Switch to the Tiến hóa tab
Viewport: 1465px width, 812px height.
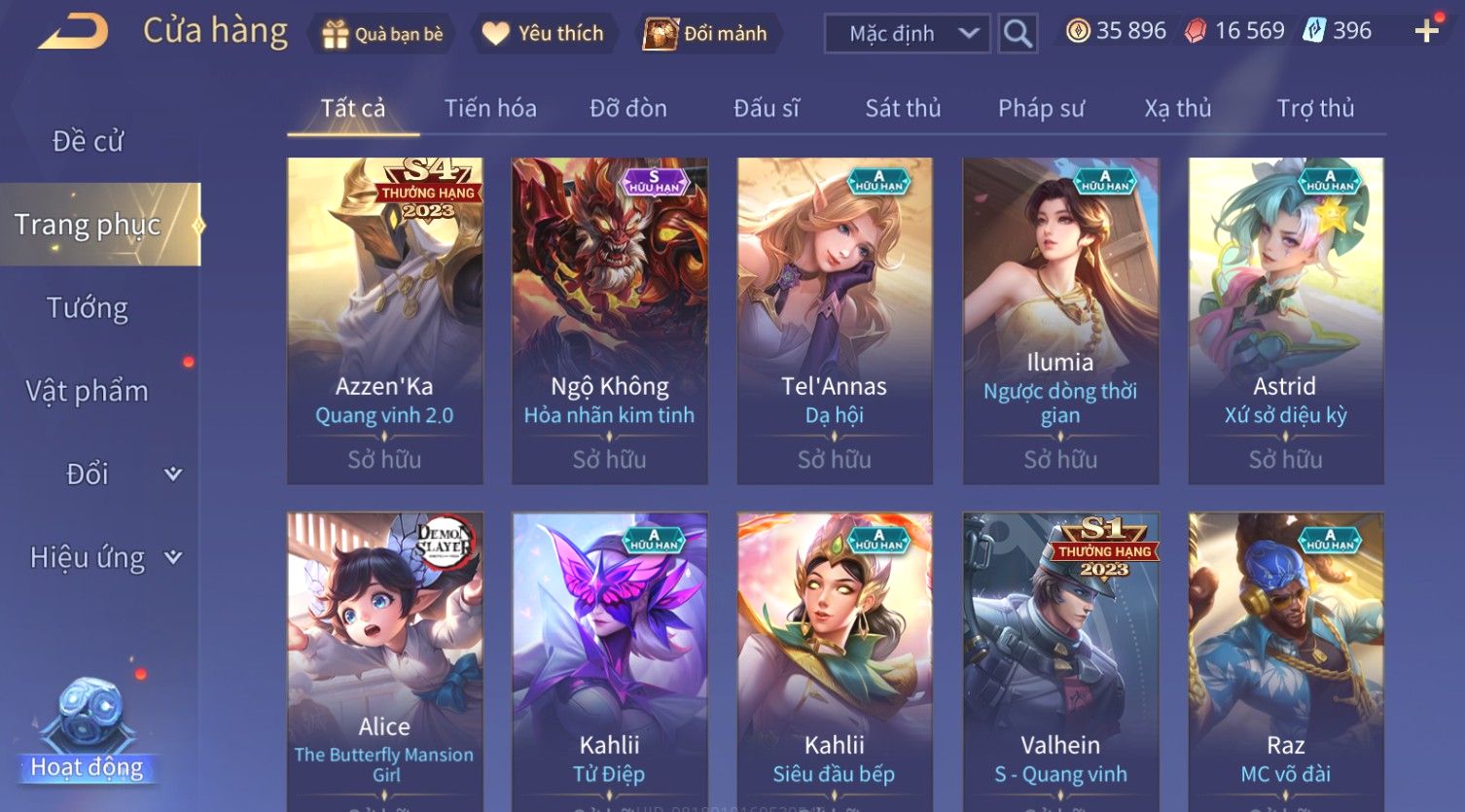pyautogui.click(x=490, y=108)
